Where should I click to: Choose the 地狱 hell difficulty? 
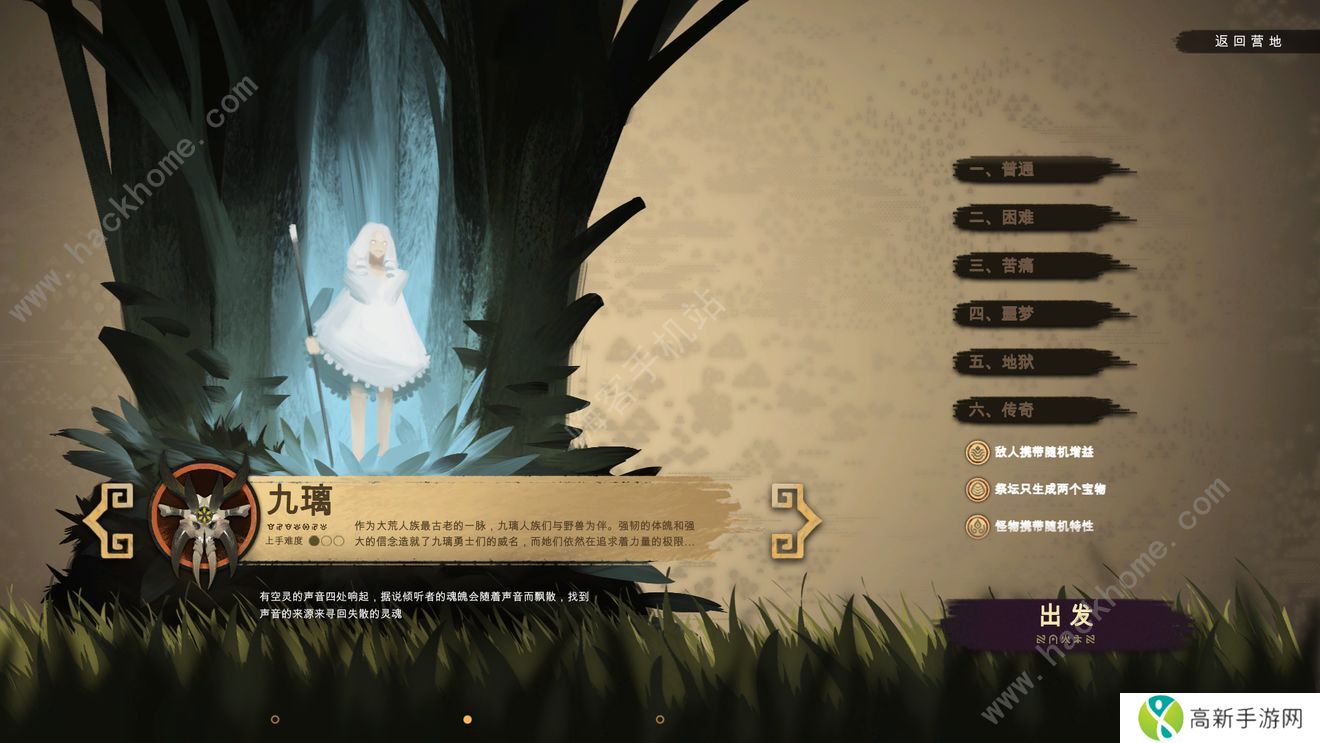click(1040, 362)
